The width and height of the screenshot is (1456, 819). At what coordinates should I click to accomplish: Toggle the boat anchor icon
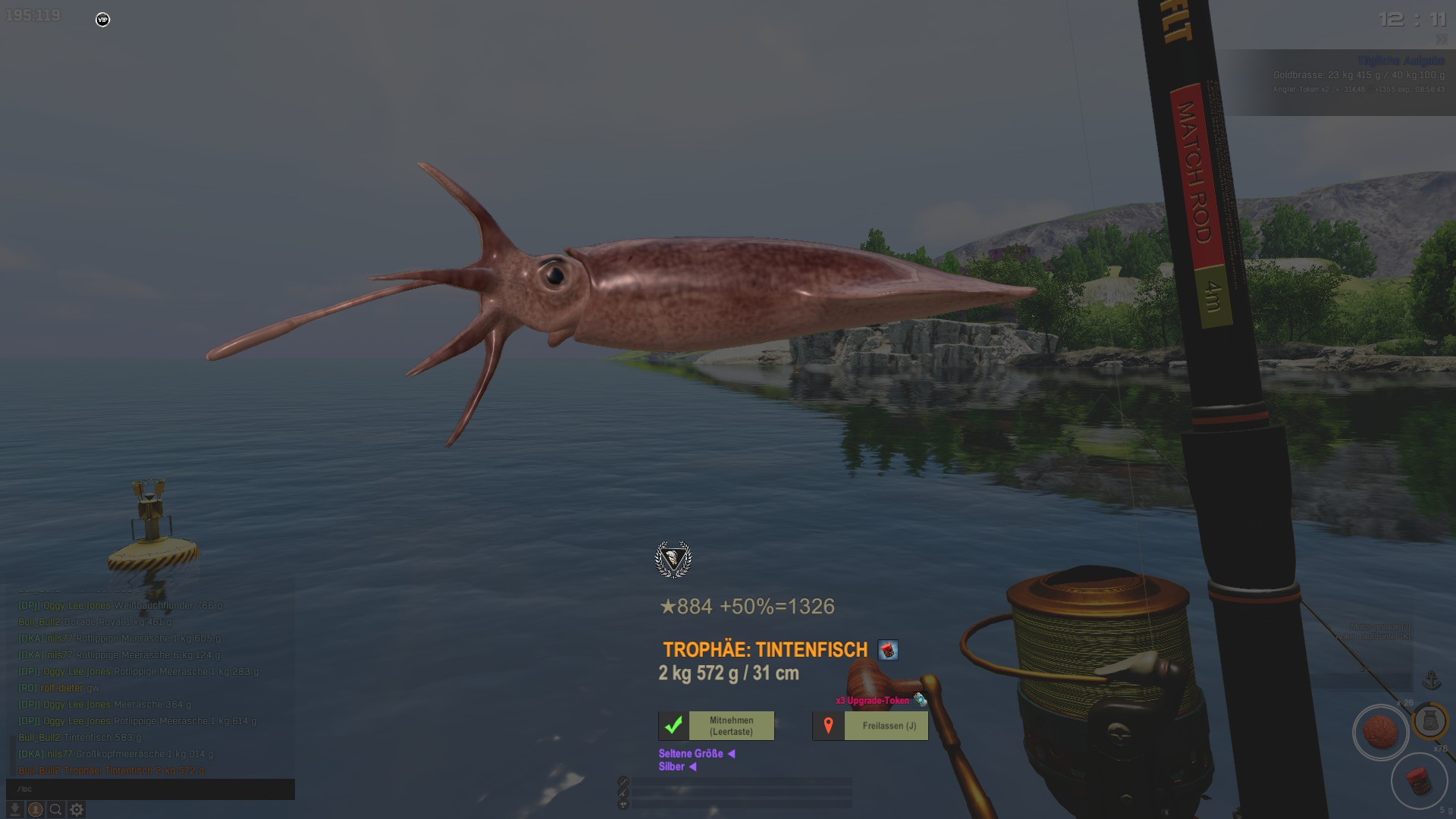1432,679
